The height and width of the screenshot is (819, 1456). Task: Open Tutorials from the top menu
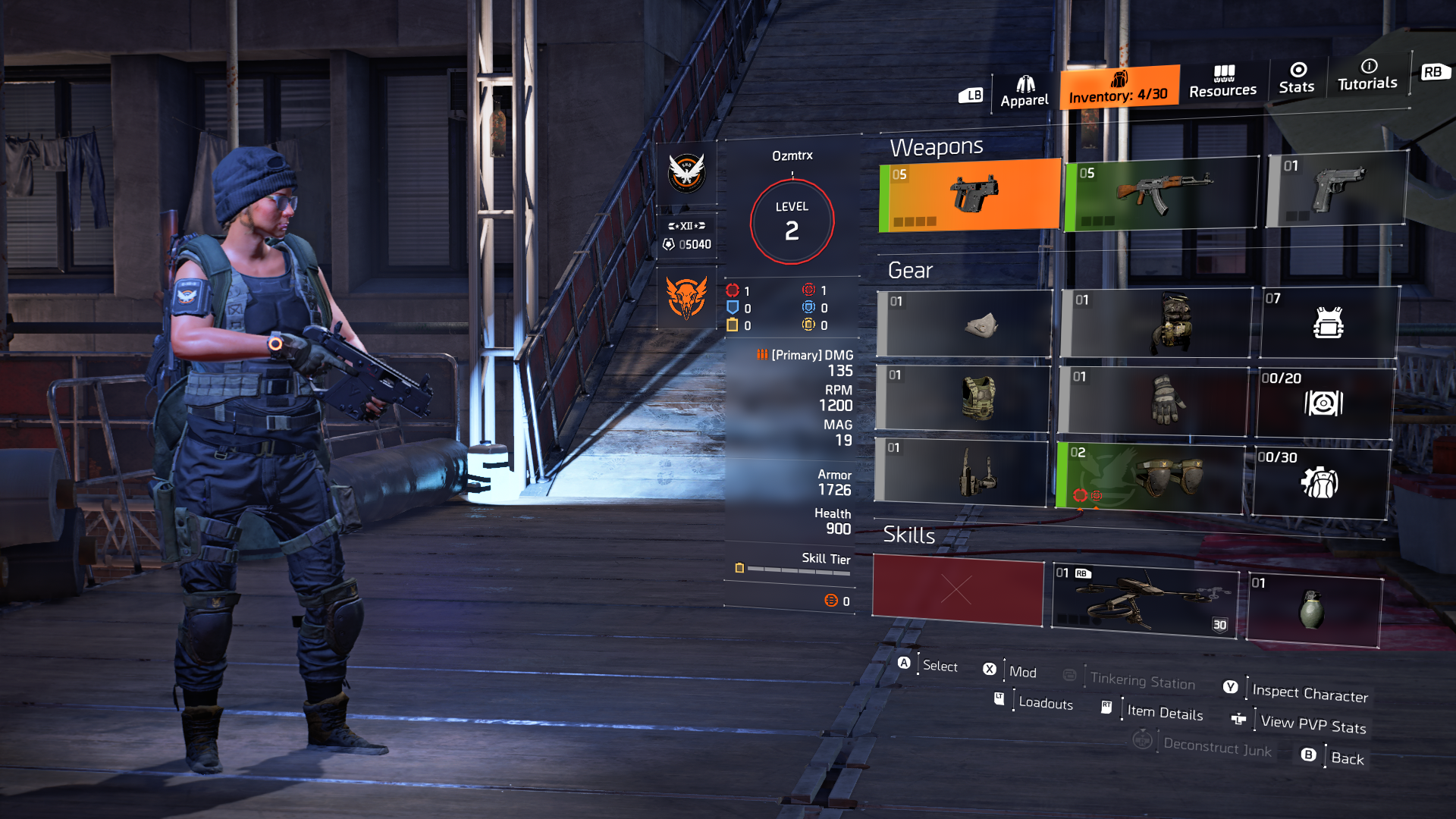(1367, 76)
